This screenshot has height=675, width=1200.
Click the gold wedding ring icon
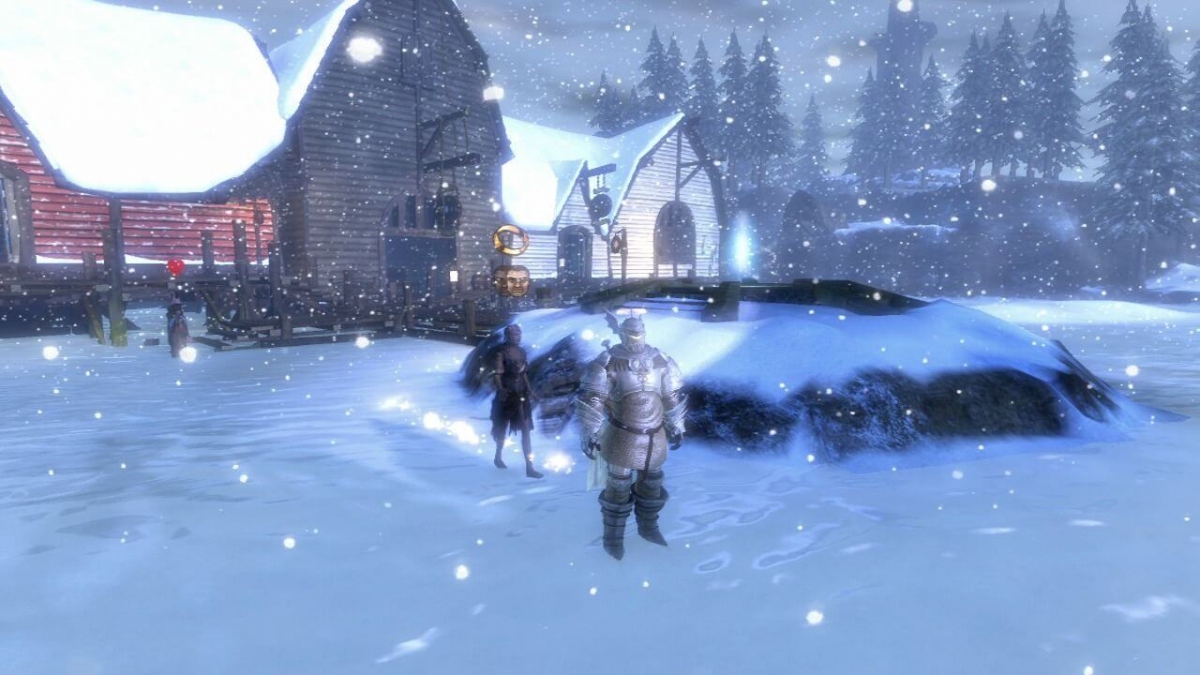(510, 240)
